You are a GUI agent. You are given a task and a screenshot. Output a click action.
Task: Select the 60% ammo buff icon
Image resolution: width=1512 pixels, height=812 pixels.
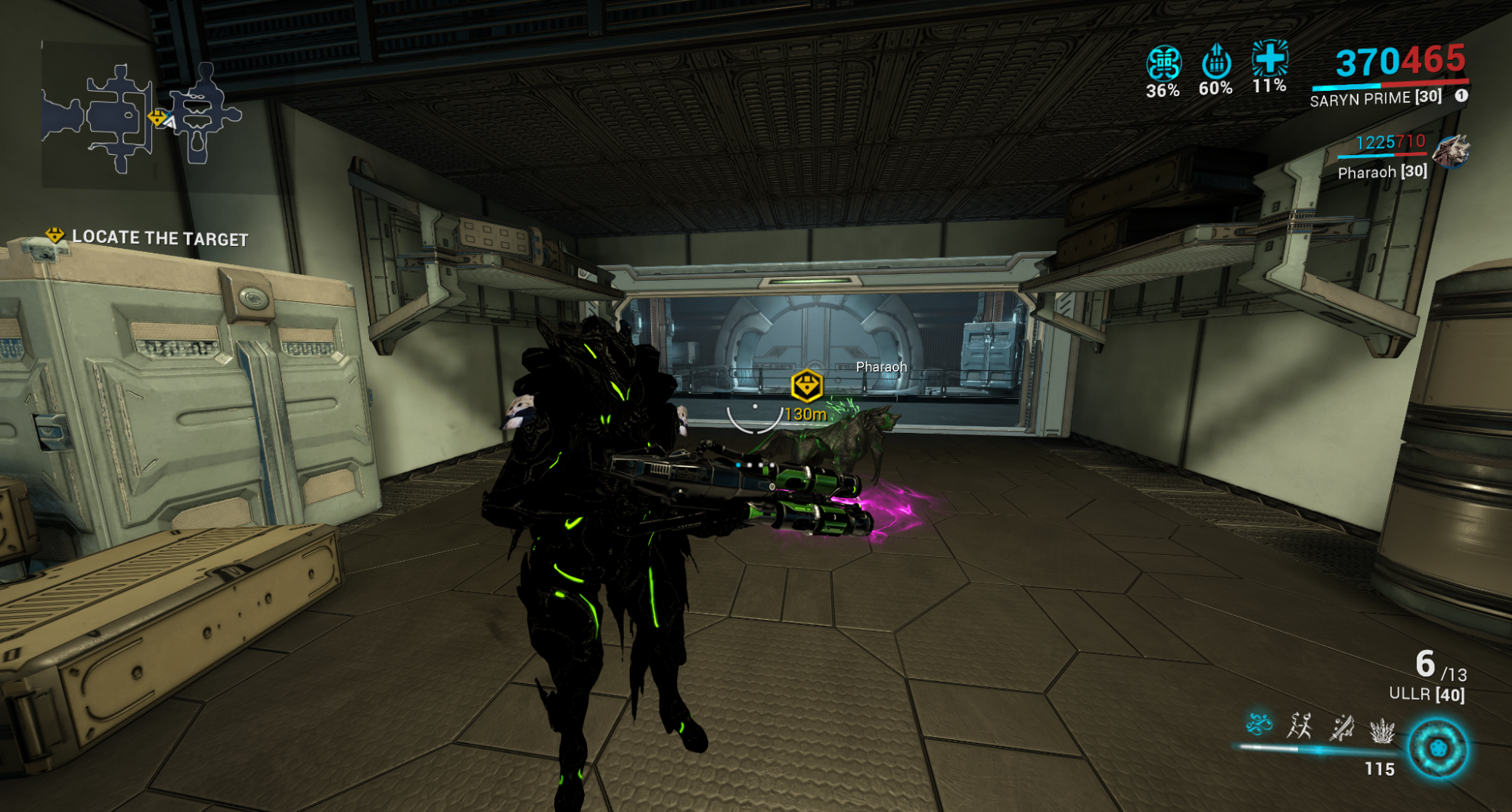coord(1216,61)
